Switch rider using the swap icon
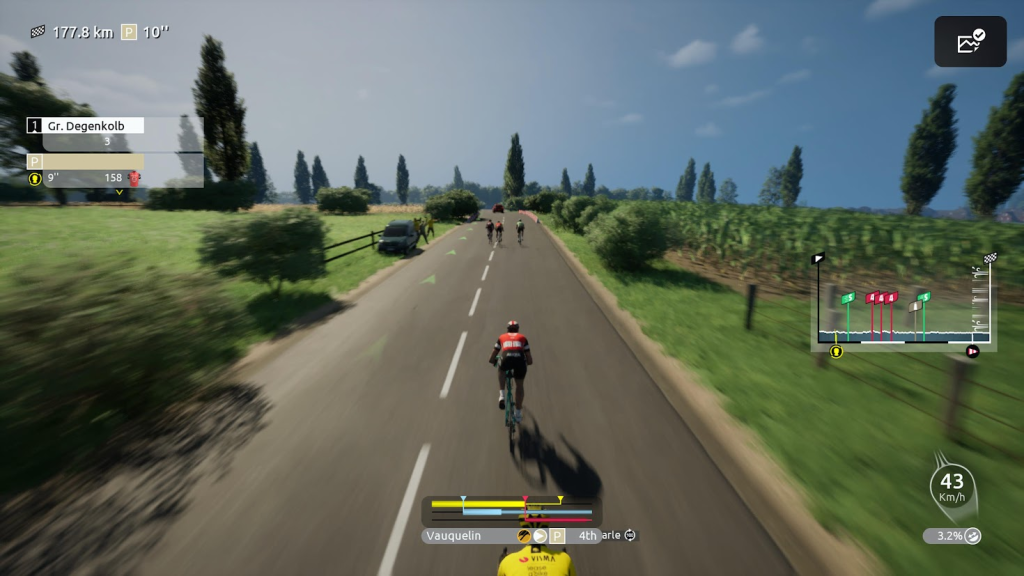 [x=630, y=536]
